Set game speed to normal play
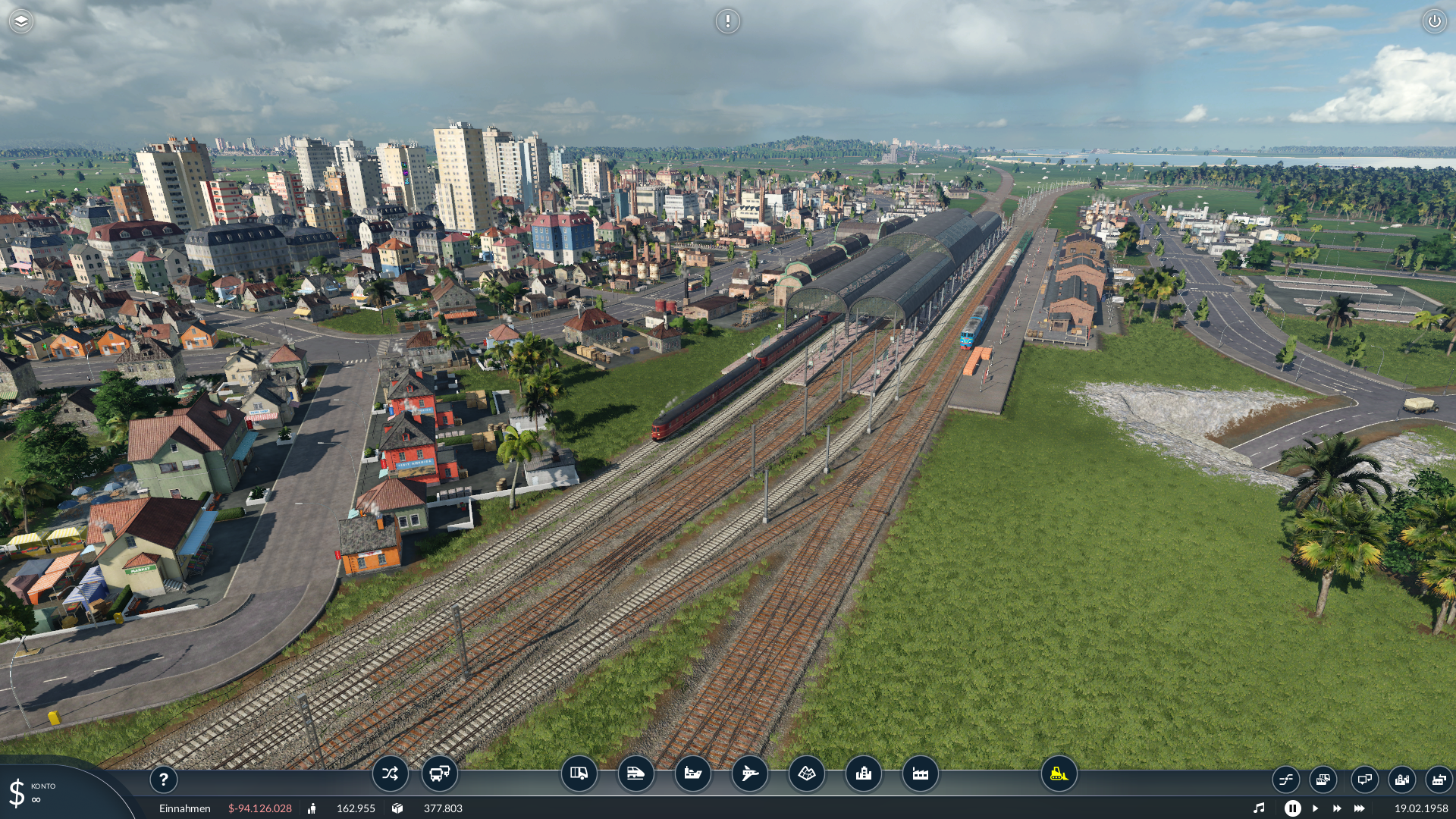Viewport: 1456px width, 819px height. 1315,808
